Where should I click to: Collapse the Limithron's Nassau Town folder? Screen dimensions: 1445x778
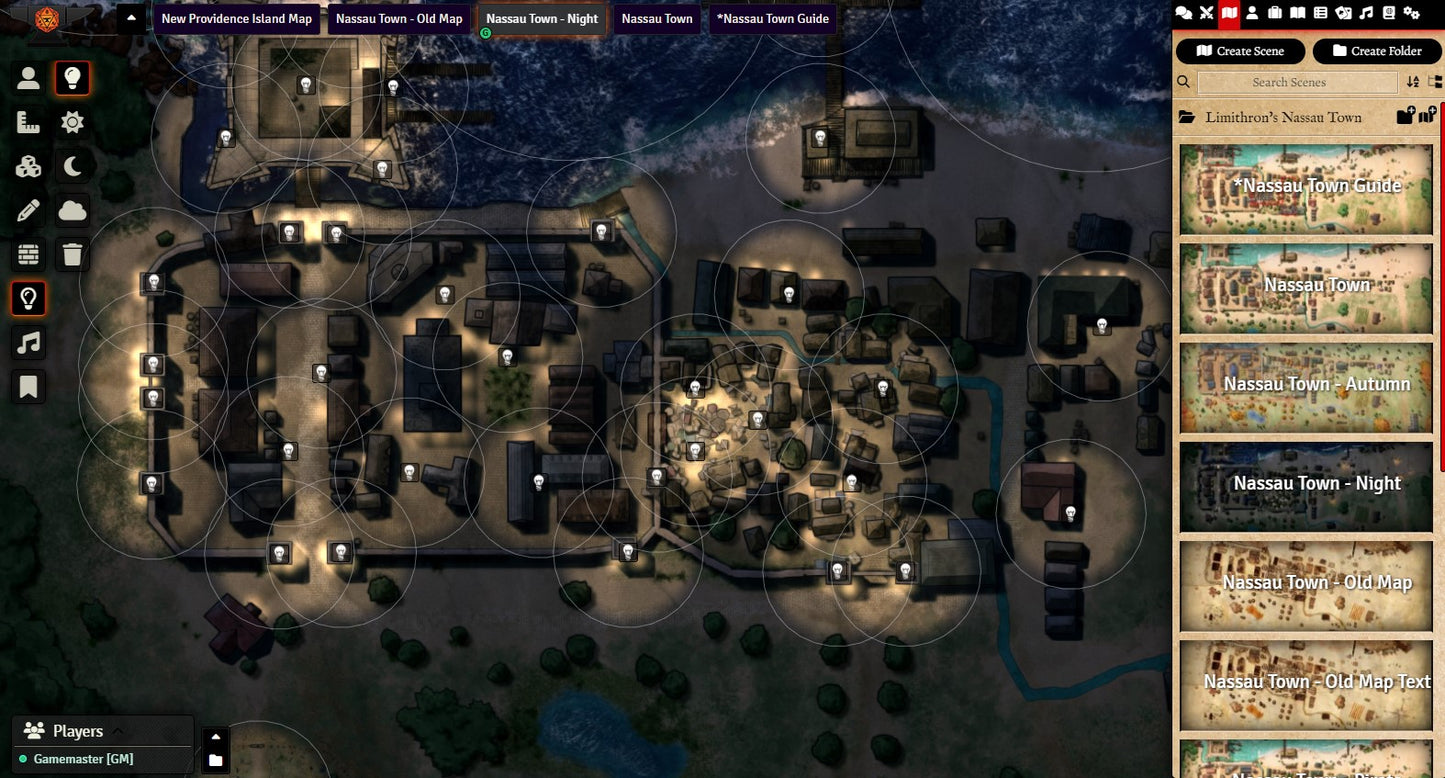pos(1270,117)
